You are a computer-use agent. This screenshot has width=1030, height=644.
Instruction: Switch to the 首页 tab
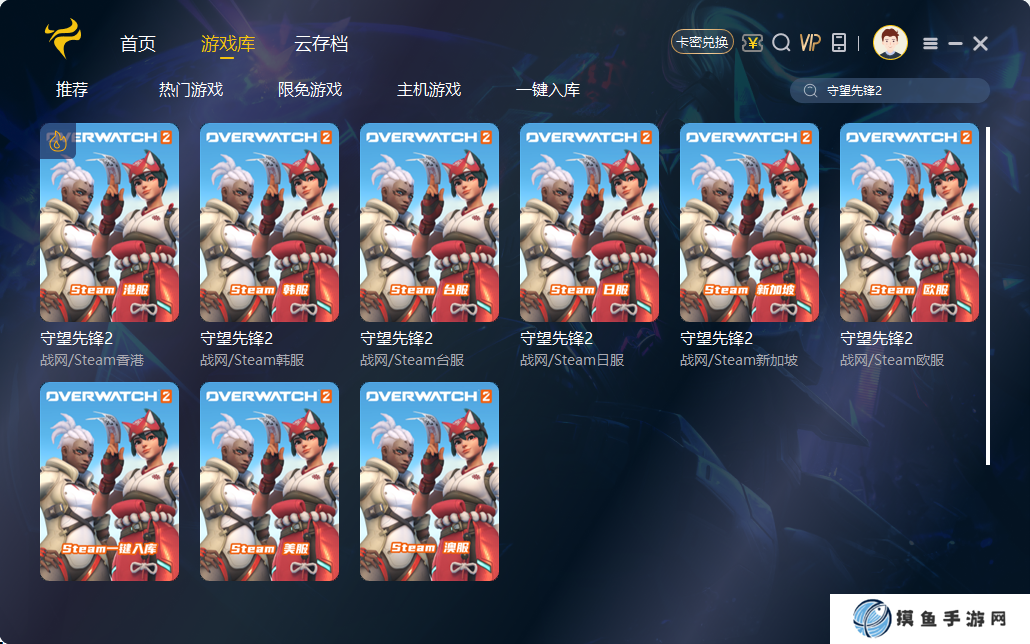pos(138,44)
